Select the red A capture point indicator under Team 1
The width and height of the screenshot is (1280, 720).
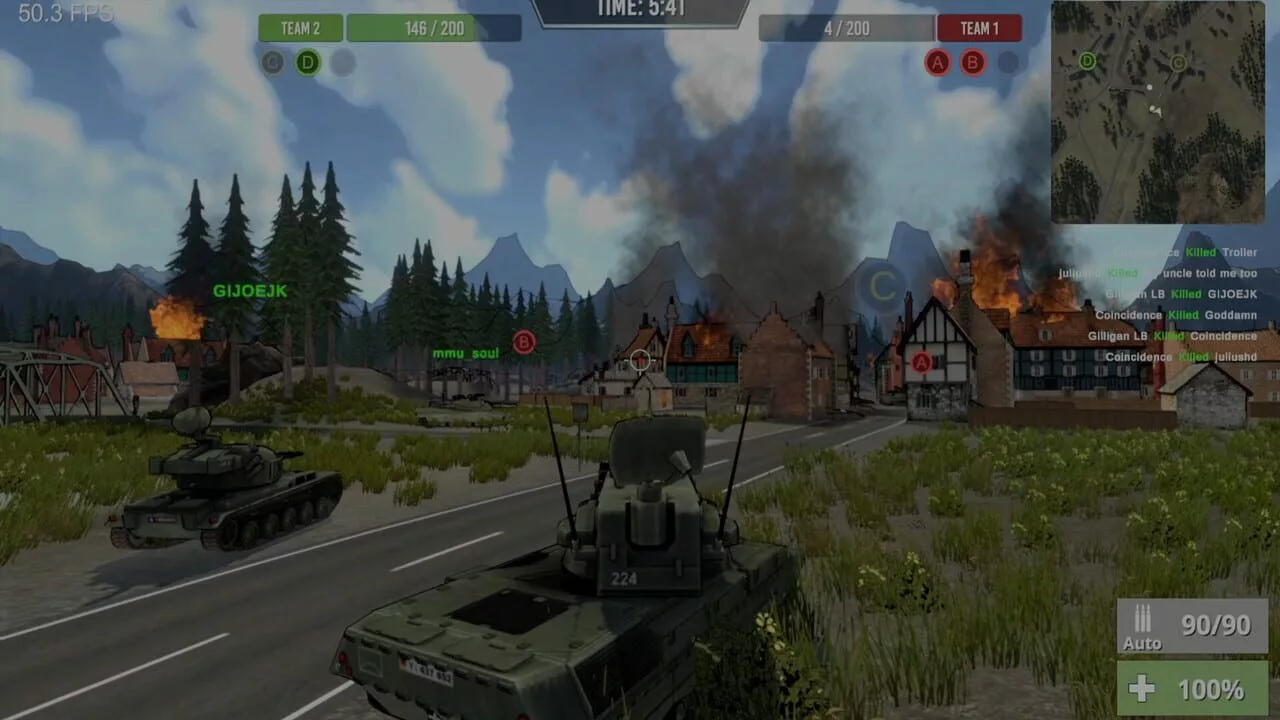937,63
